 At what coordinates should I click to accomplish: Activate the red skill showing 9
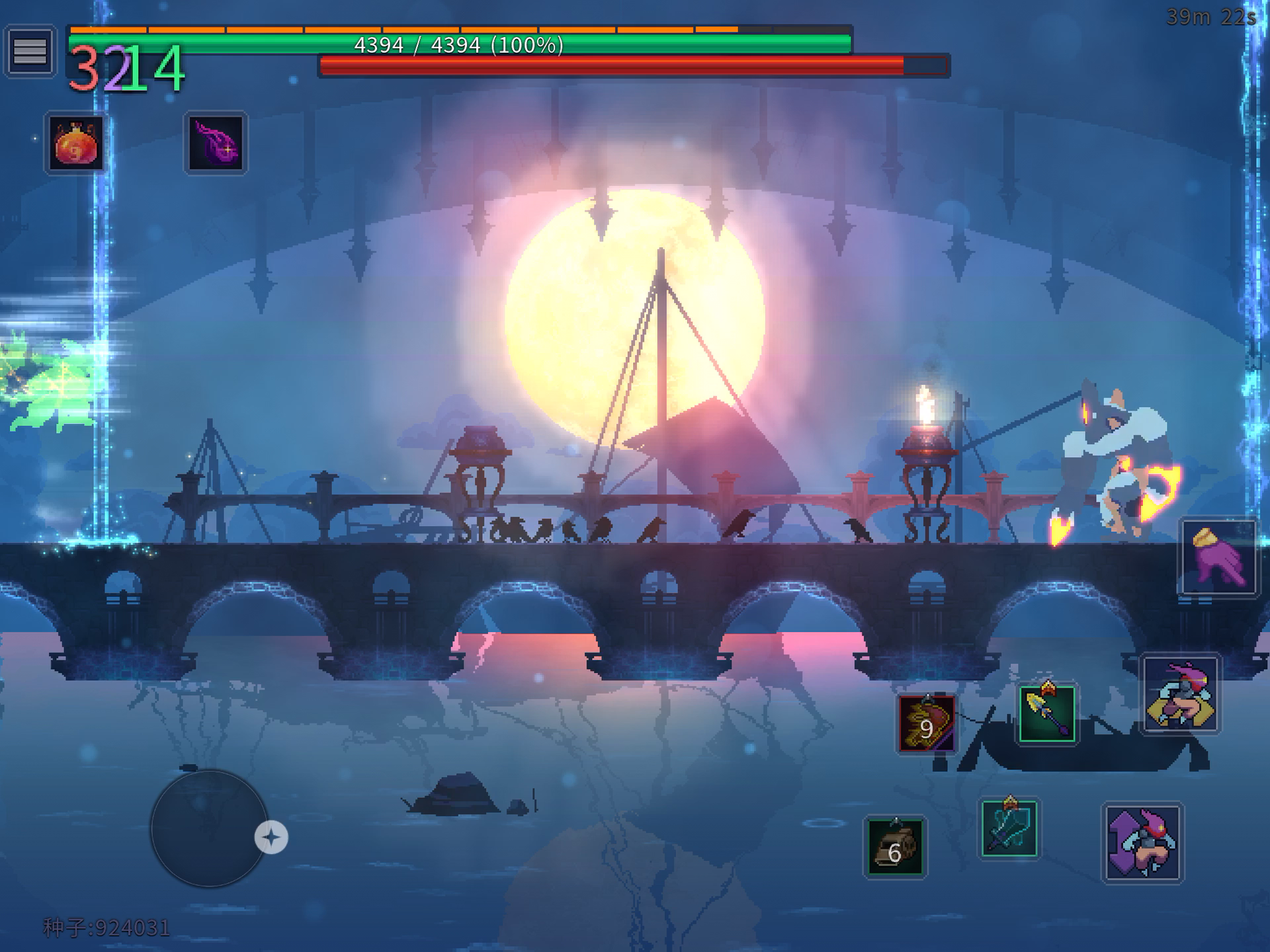(x=927, y=724)
